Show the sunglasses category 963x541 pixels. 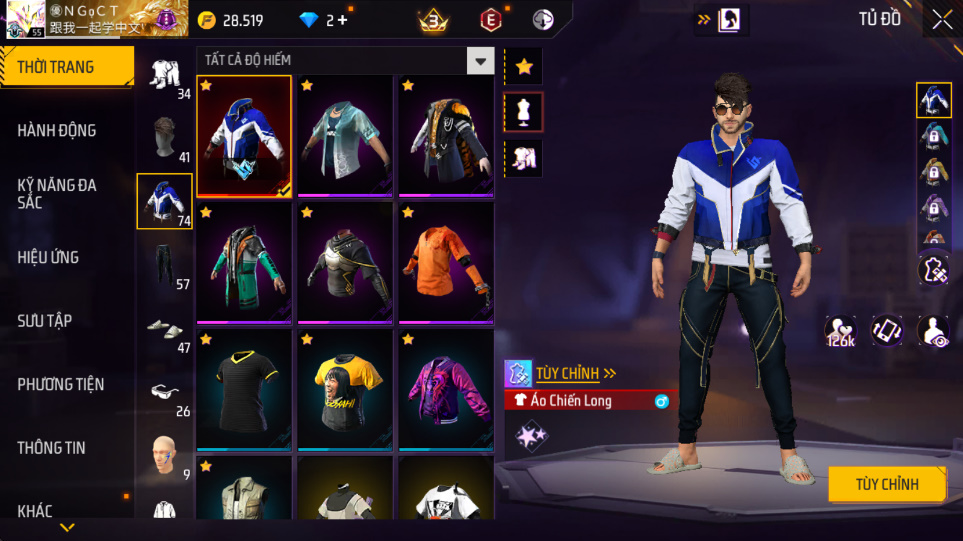click(x=164, y=392)
